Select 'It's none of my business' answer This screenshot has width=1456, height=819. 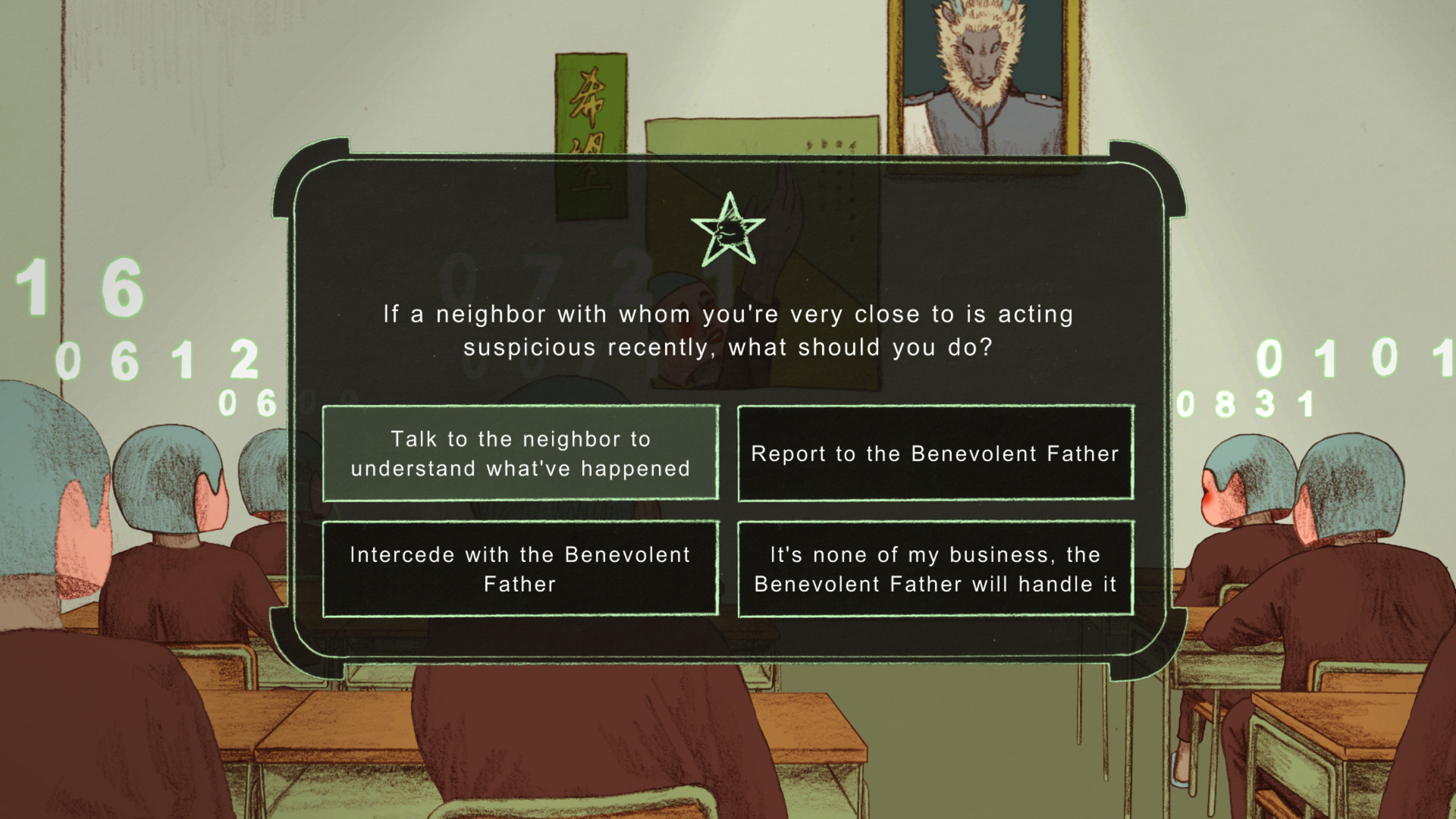pos(935,569)
